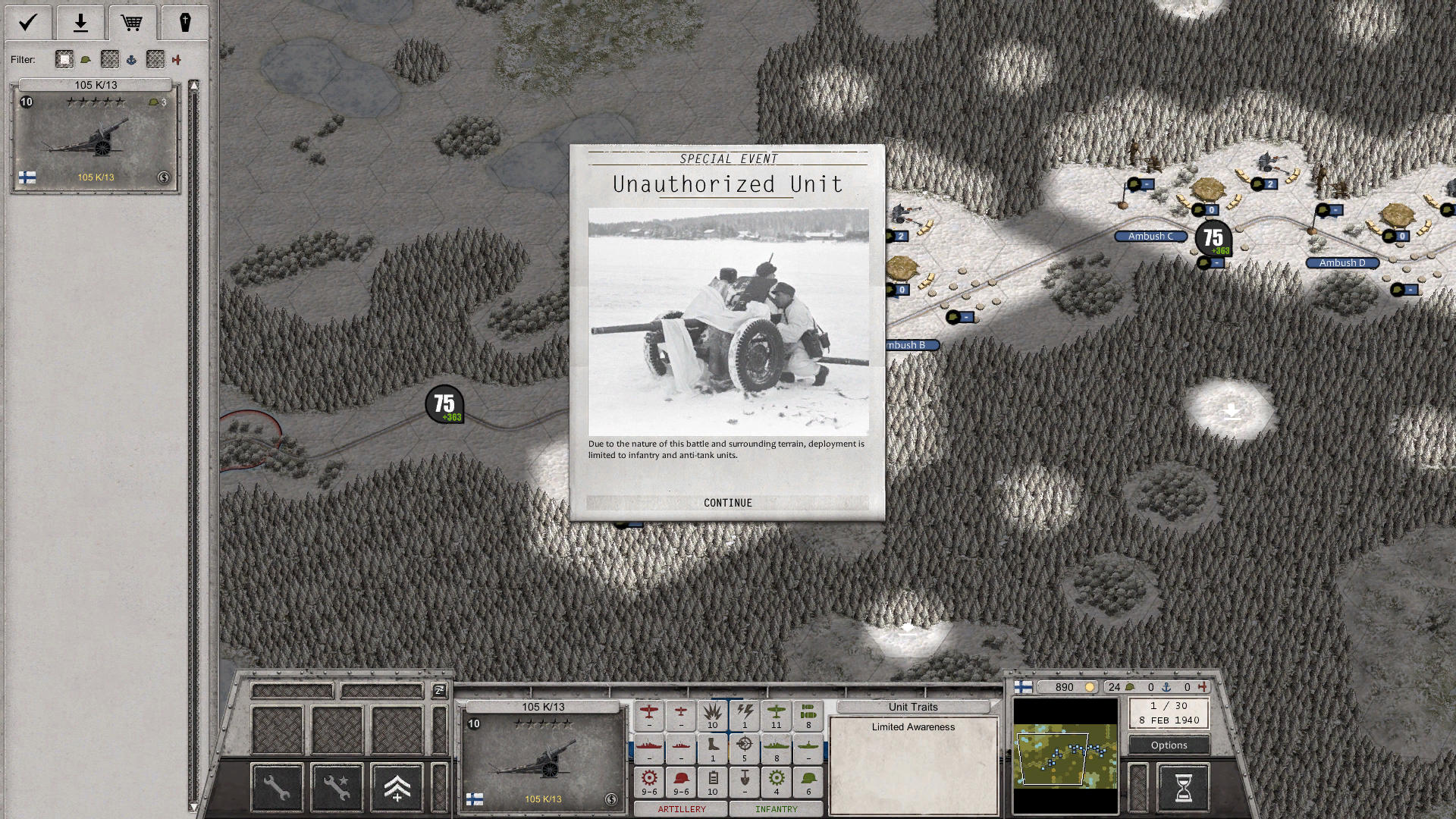
Task: Expand the ARTILLERY category
Action: (680, 809)
